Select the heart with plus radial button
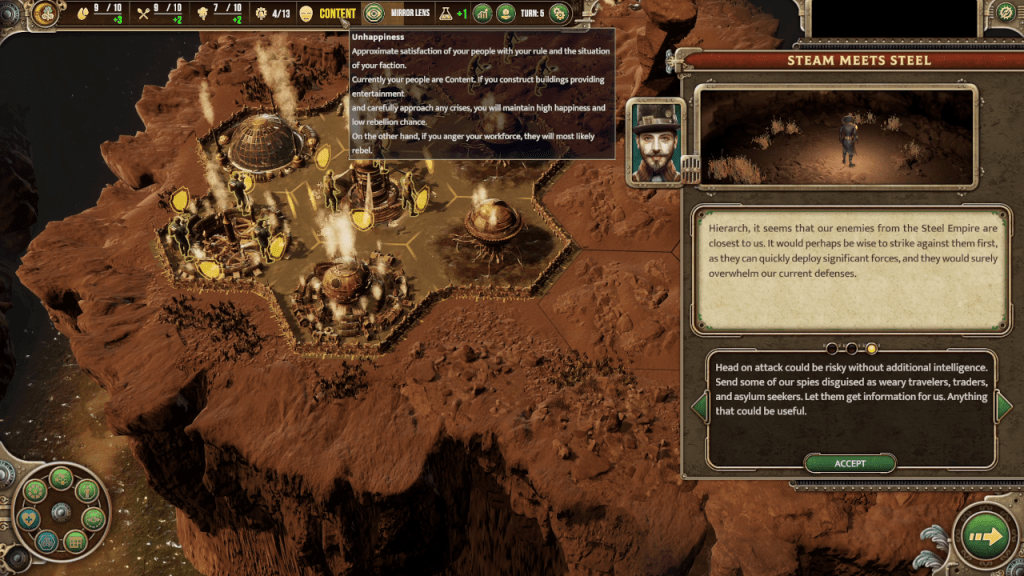1024x576 pixels. point(27,519)
